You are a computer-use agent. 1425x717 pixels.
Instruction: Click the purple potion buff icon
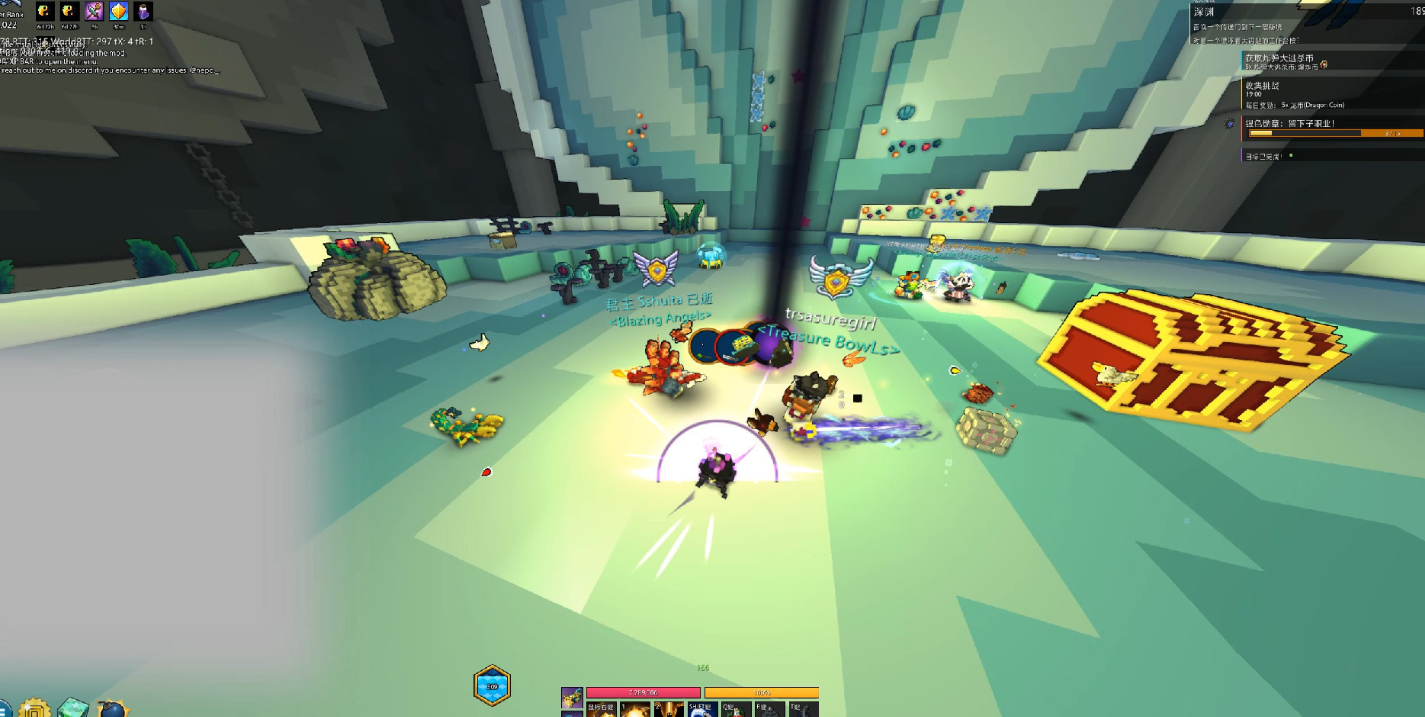click(x=144, y=11)
